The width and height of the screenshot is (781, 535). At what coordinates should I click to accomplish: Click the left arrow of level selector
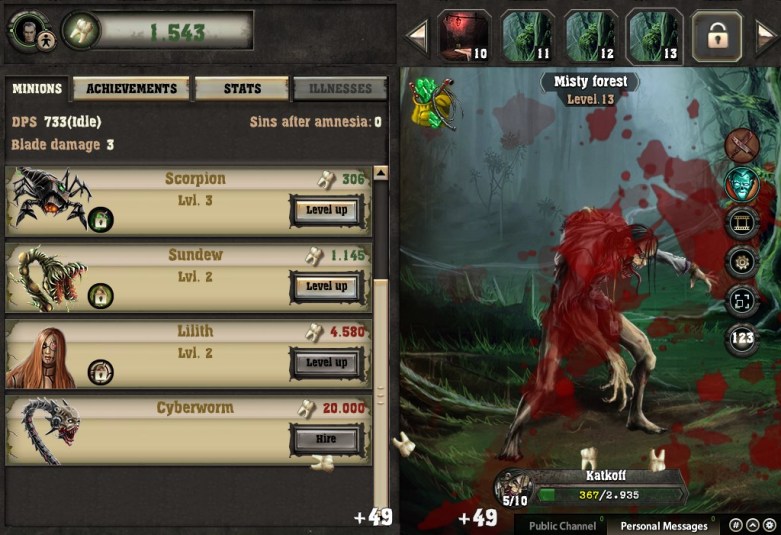[418, 37]
